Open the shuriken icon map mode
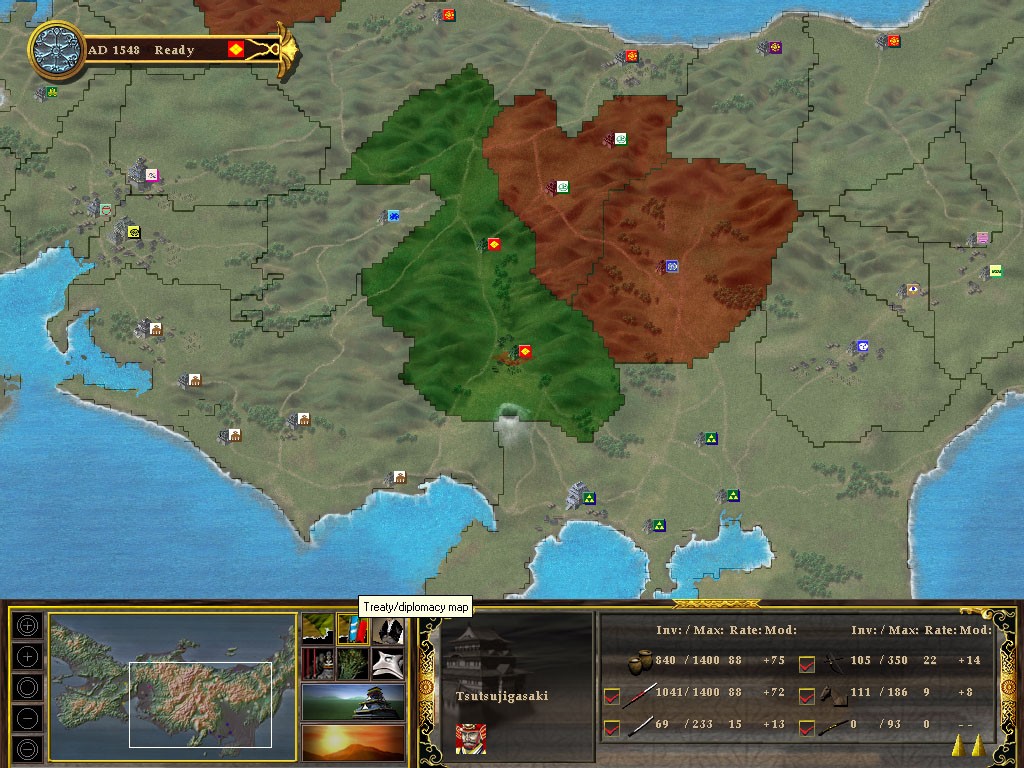 (388, 662)
